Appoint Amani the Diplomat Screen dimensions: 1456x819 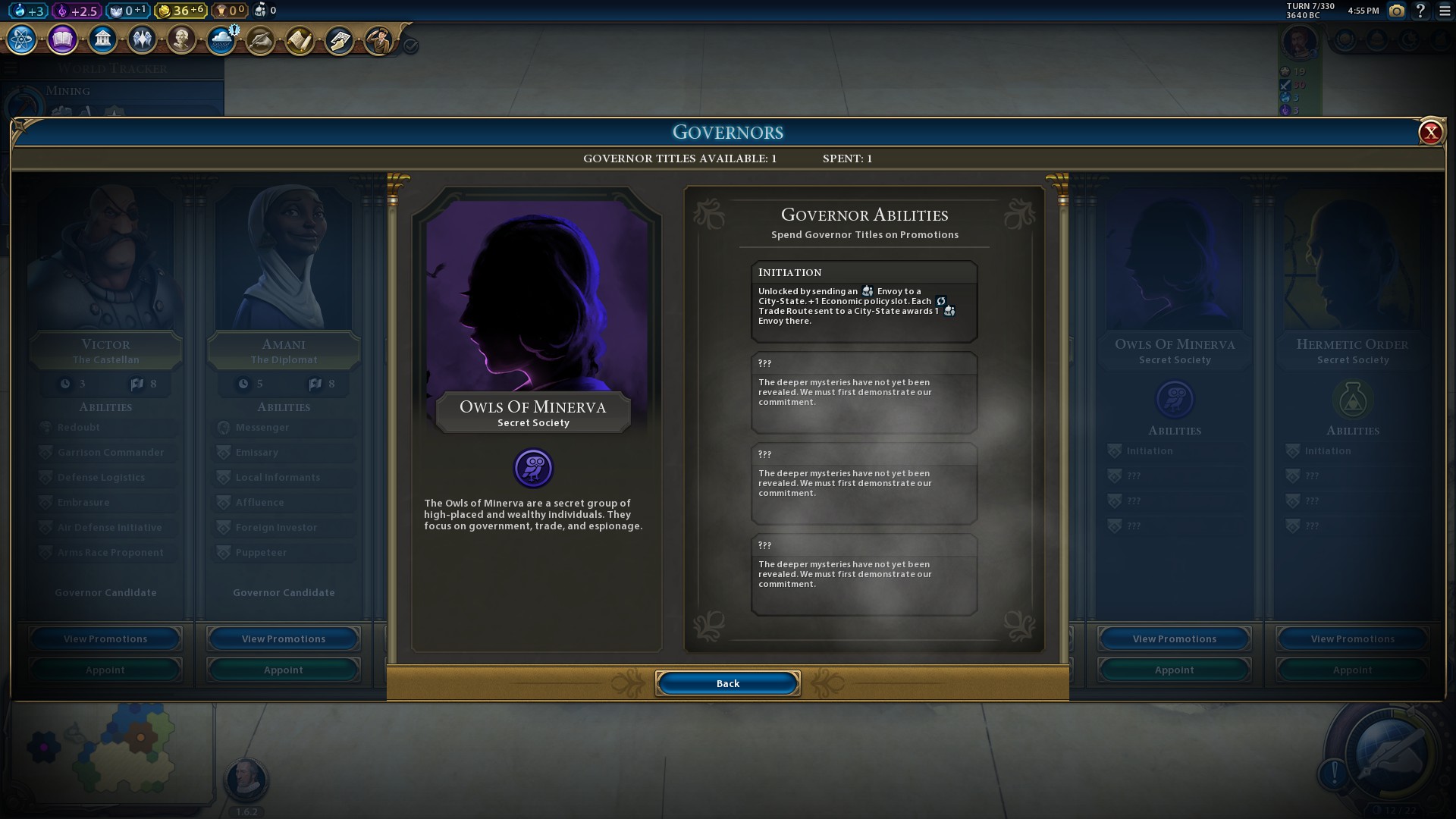(x=283, y=670)
